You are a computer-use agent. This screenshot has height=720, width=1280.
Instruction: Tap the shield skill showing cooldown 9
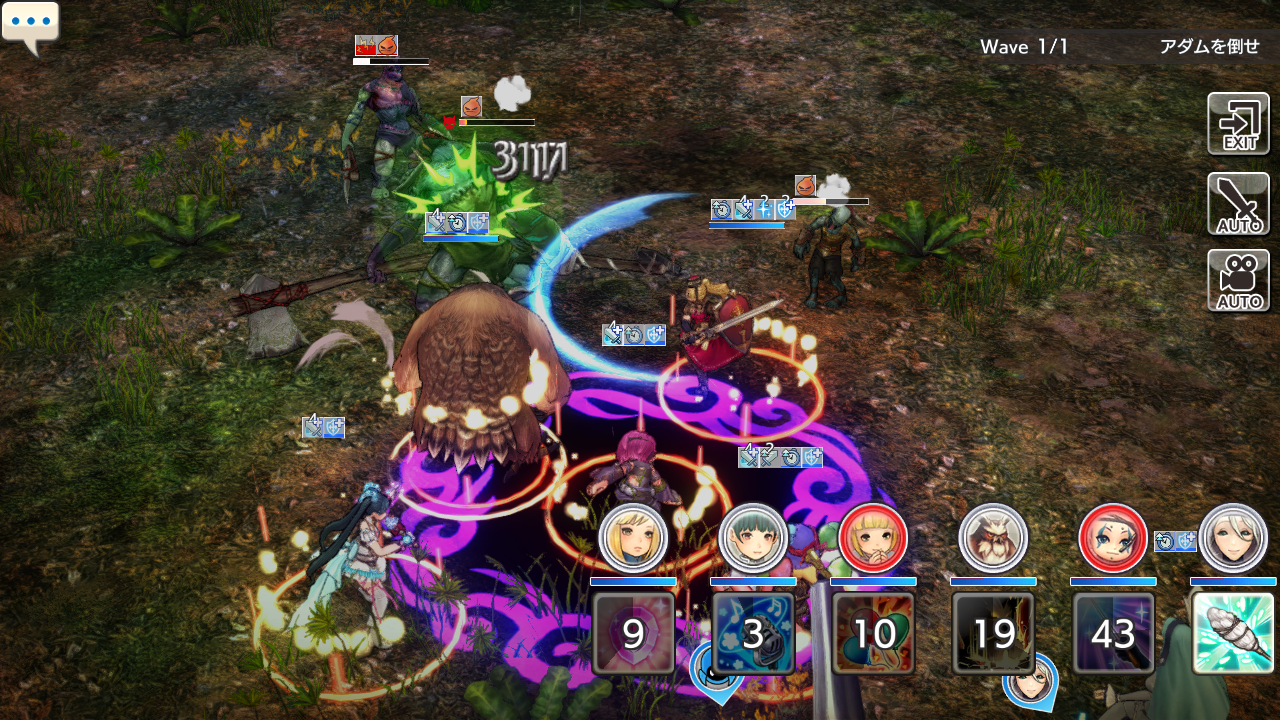(x=633, y=632)
